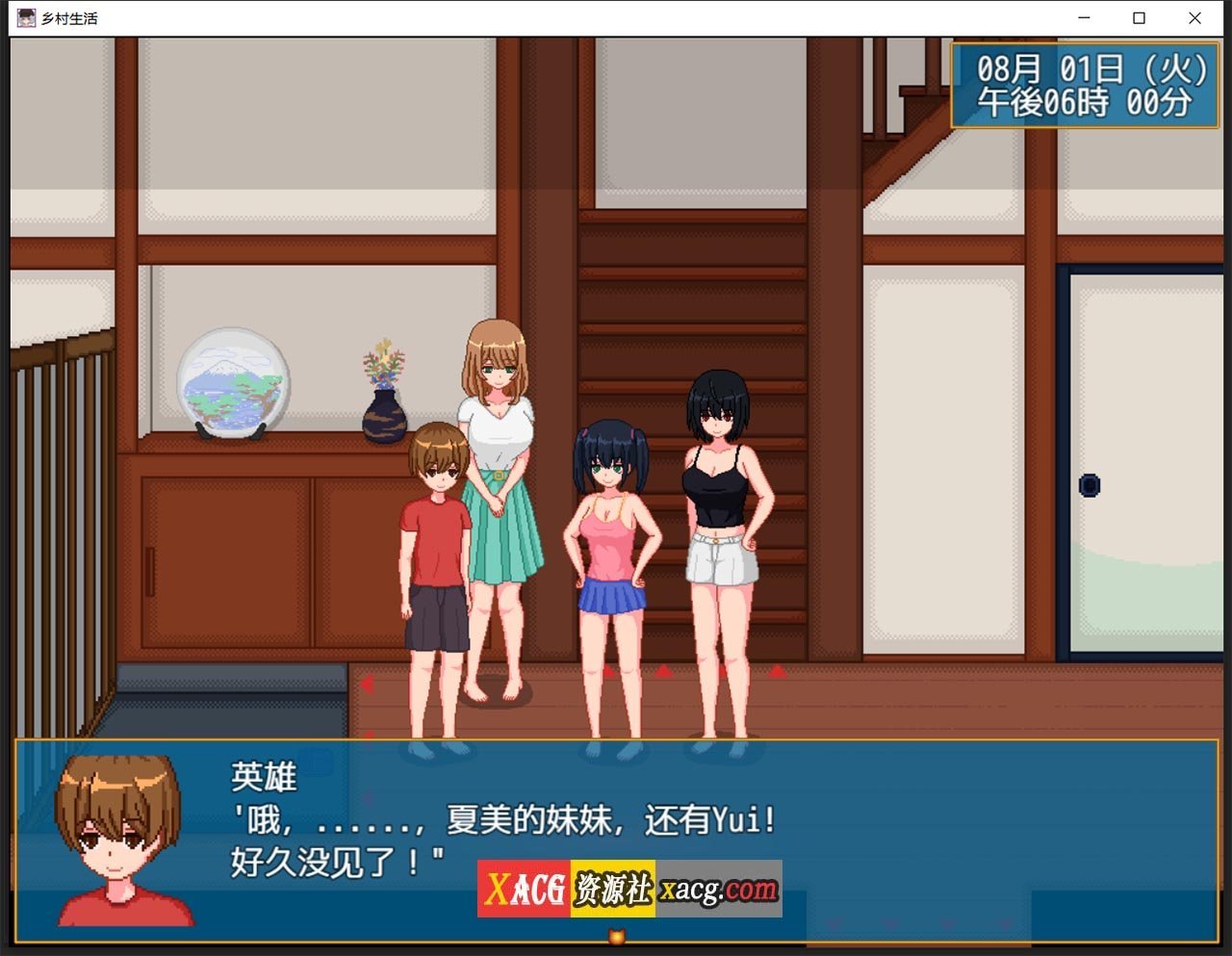This screenshot has width=1232, height=956.
Task: Click the red arrow at the screen's left edge
Action: coord(368,683)
